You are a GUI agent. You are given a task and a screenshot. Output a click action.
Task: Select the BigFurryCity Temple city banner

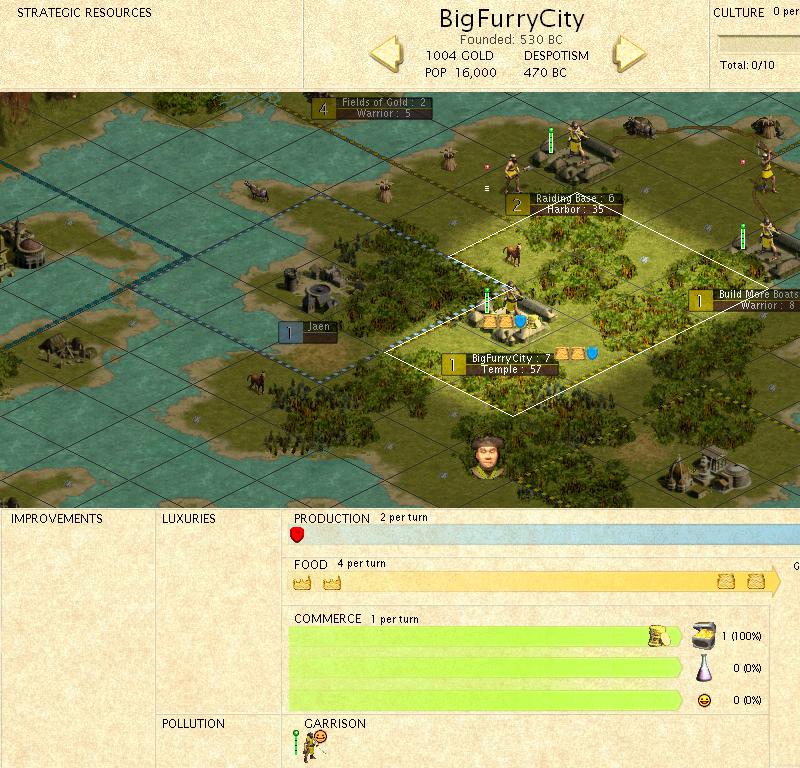(x=500, y=364)
